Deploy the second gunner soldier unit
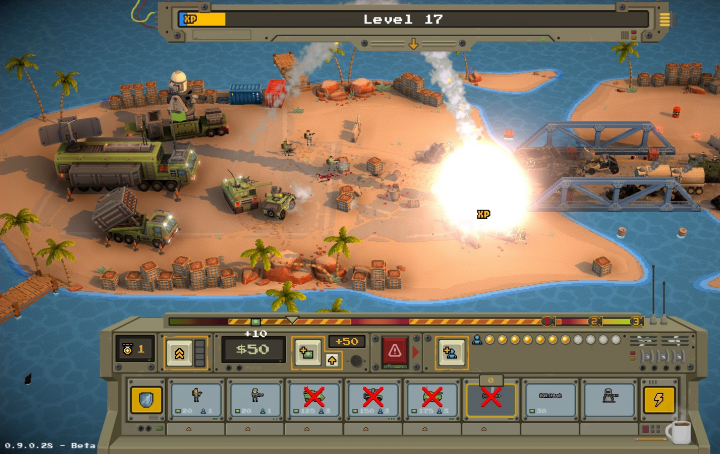 tap(257, 398)
